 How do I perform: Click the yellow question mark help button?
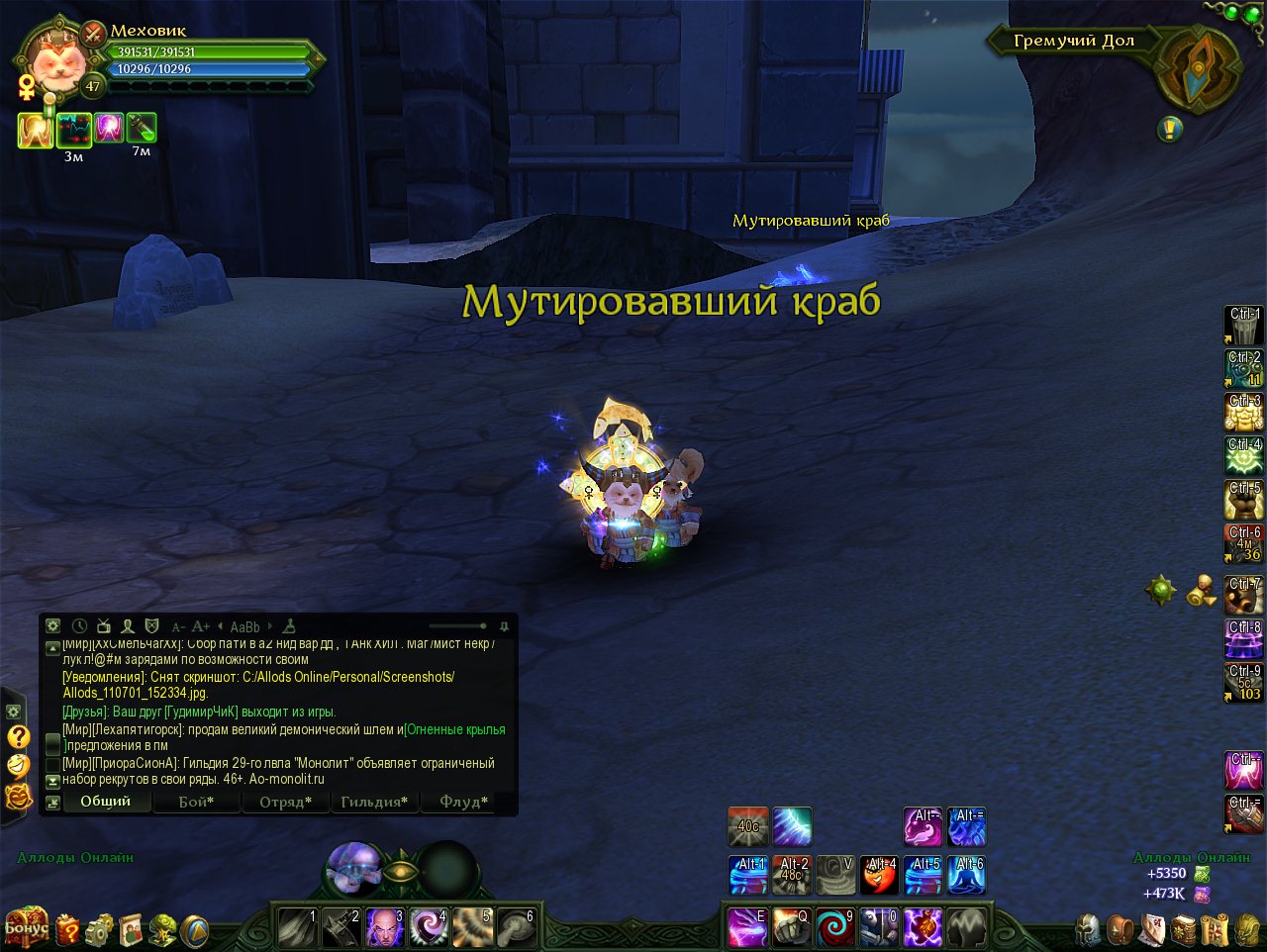18,737
